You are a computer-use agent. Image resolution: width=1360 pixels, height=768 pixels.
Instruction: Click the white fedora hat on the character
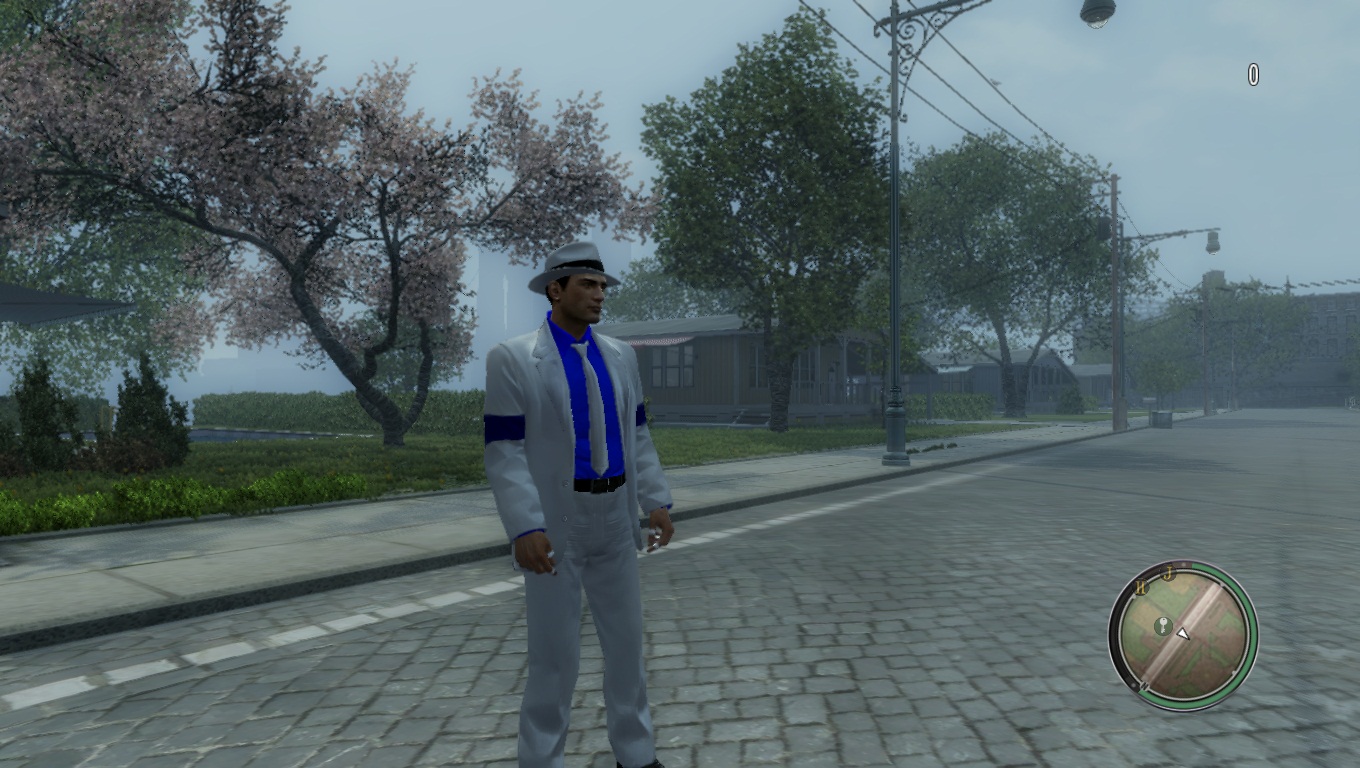pyautogui.click(x=572, y=266)
